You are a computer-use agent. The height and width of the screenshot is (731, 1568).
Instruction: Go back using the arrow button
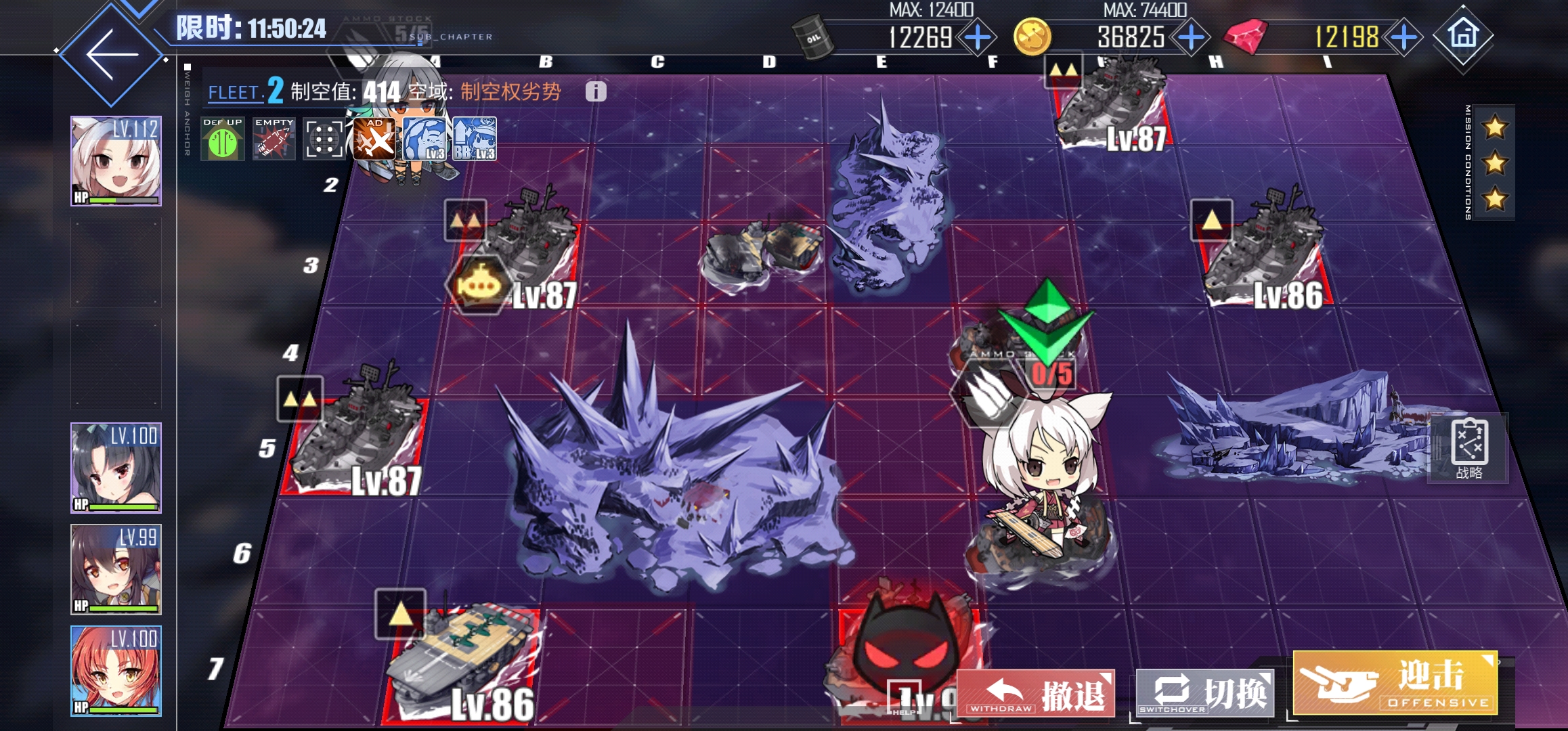coord(112,56)
